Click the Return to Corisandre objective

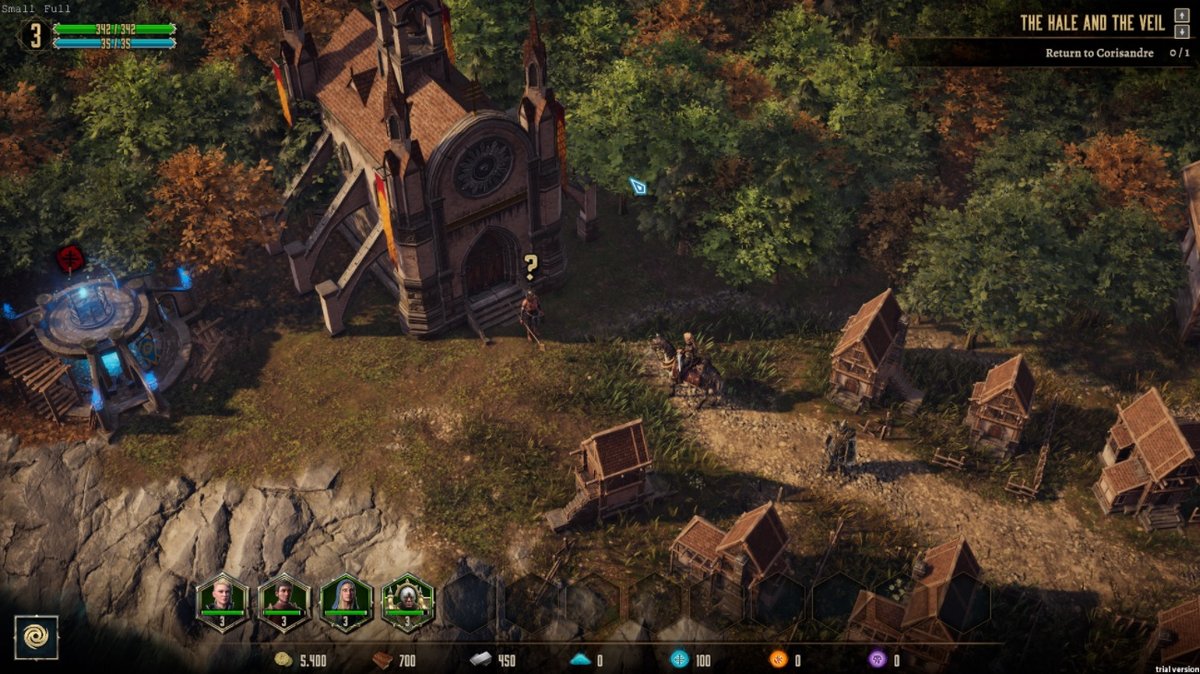pos(1099,53)
